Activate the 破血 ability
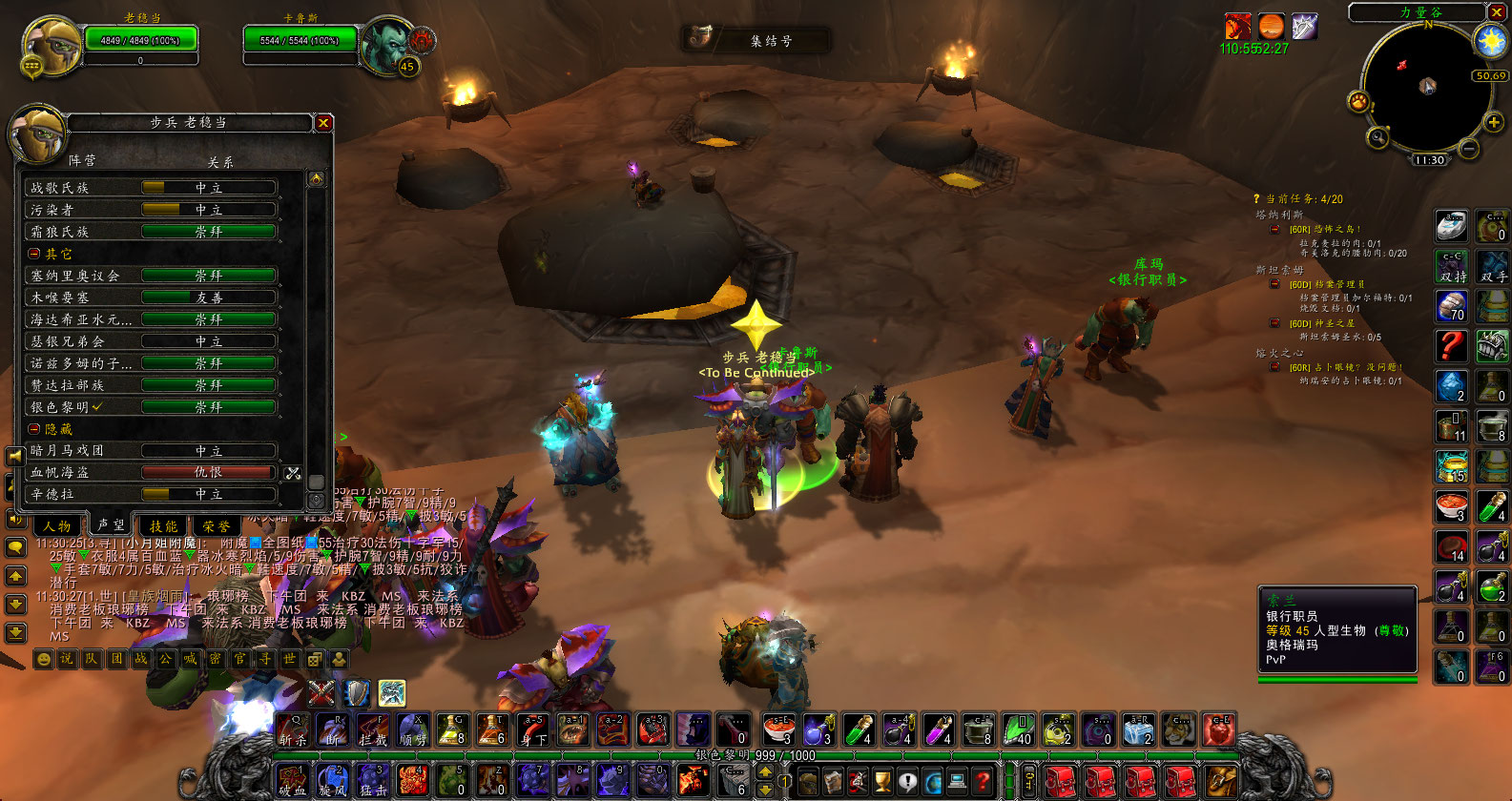This screenshot has height=801, width=1512. 292,781
